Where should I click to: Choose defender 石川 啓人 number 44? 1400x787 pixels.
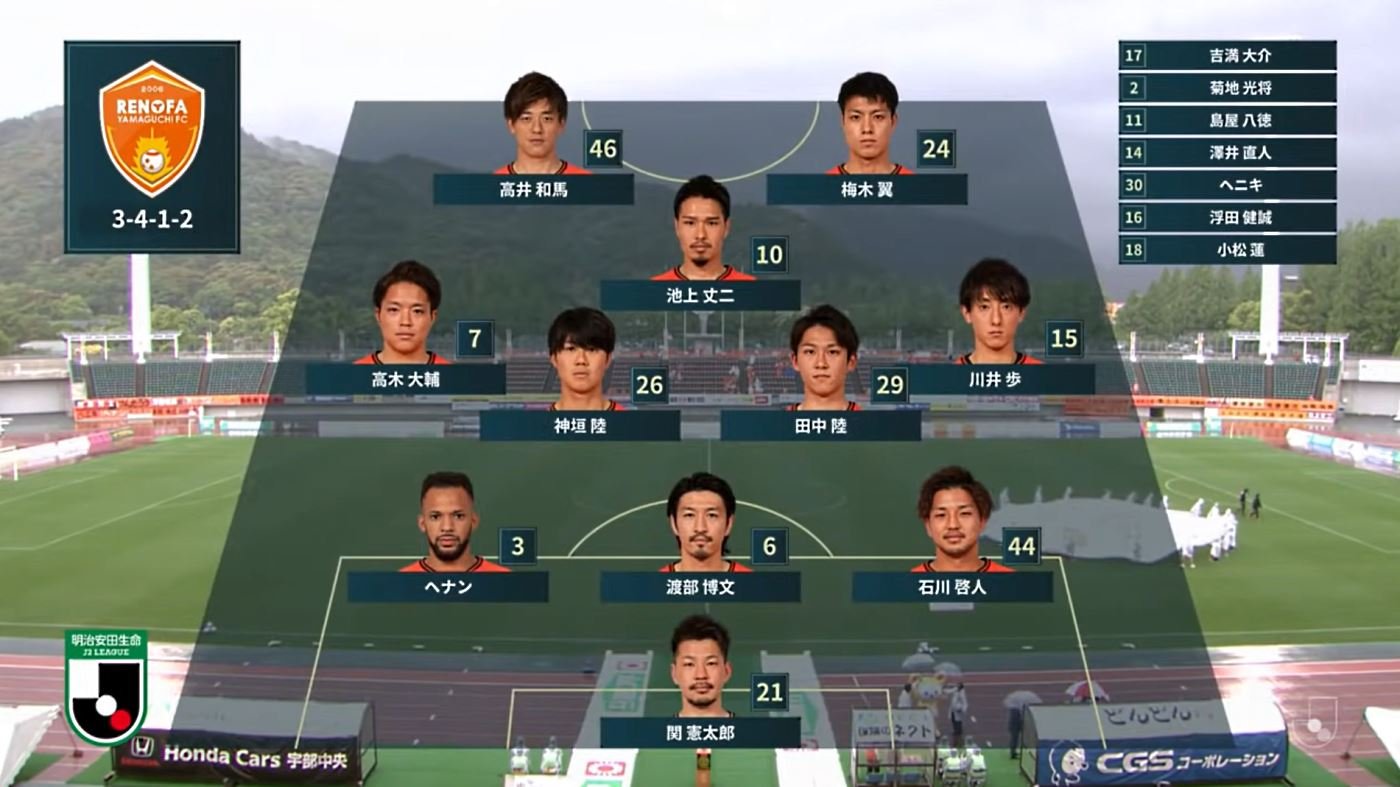pyautogui.click(x=952, y=587)
